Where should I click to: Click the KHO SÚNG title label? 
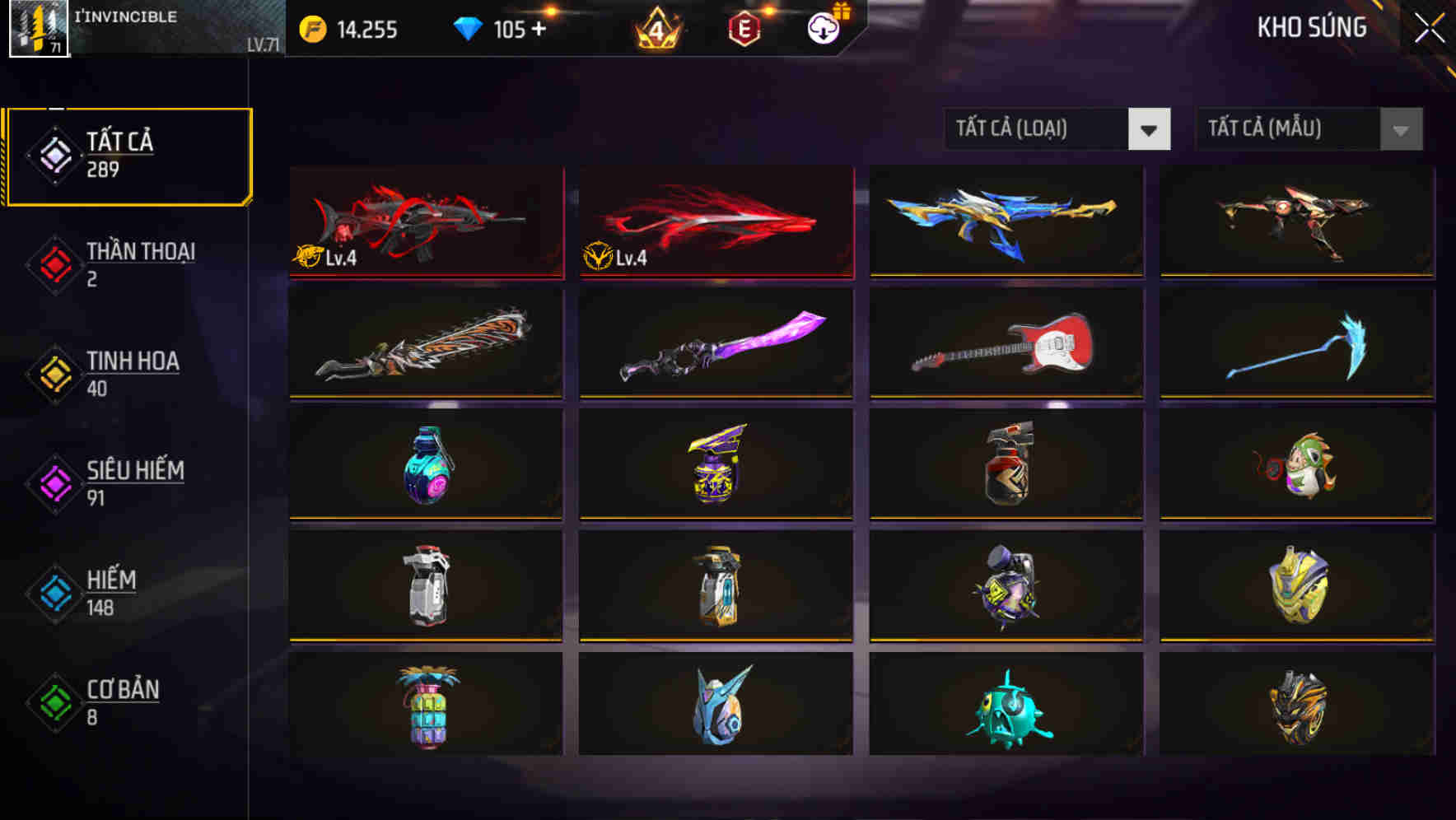pos(1311,28)
